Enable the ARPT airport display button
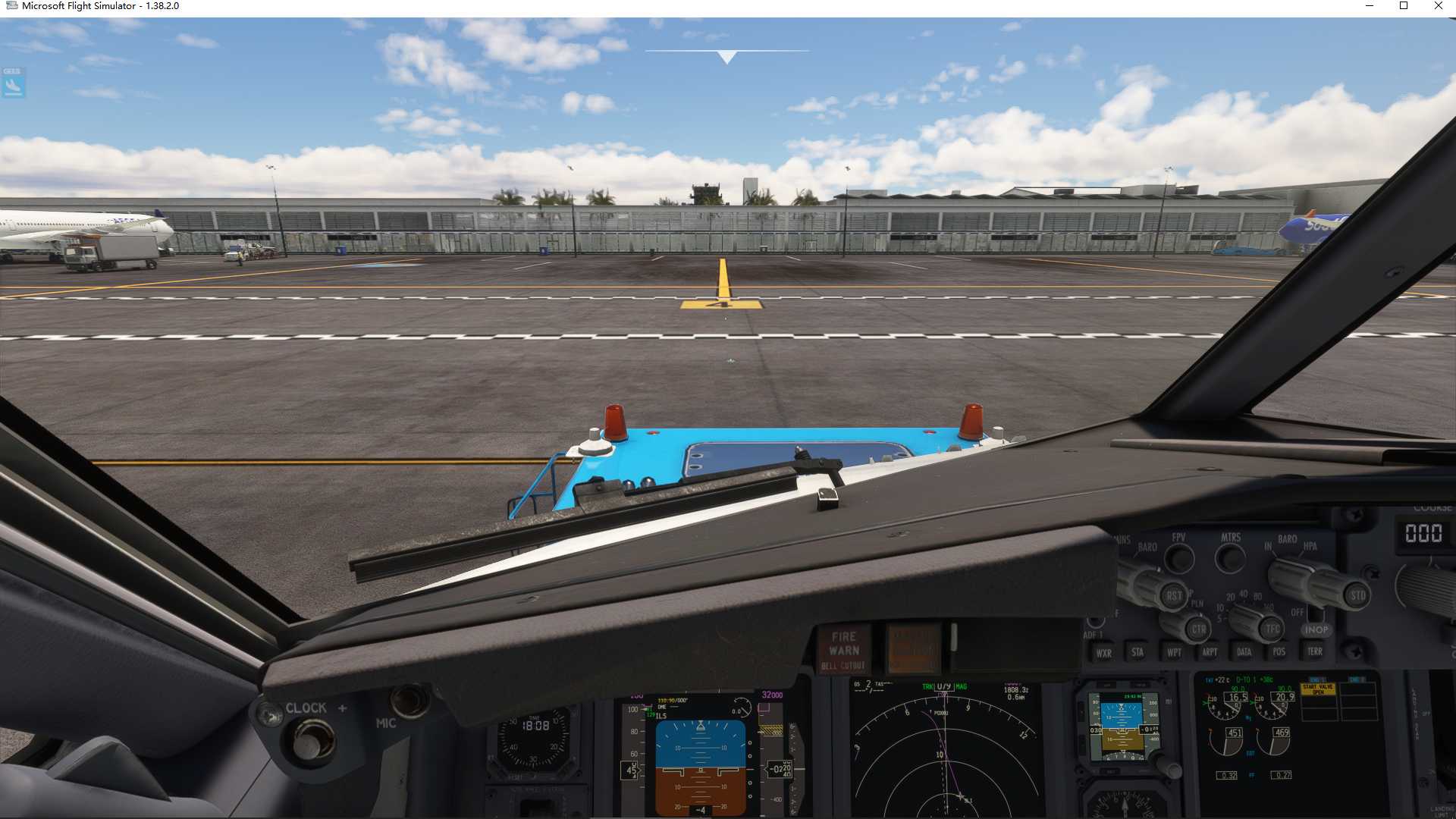Viewport: 1456px width, 819px height. coord(1210,653)
